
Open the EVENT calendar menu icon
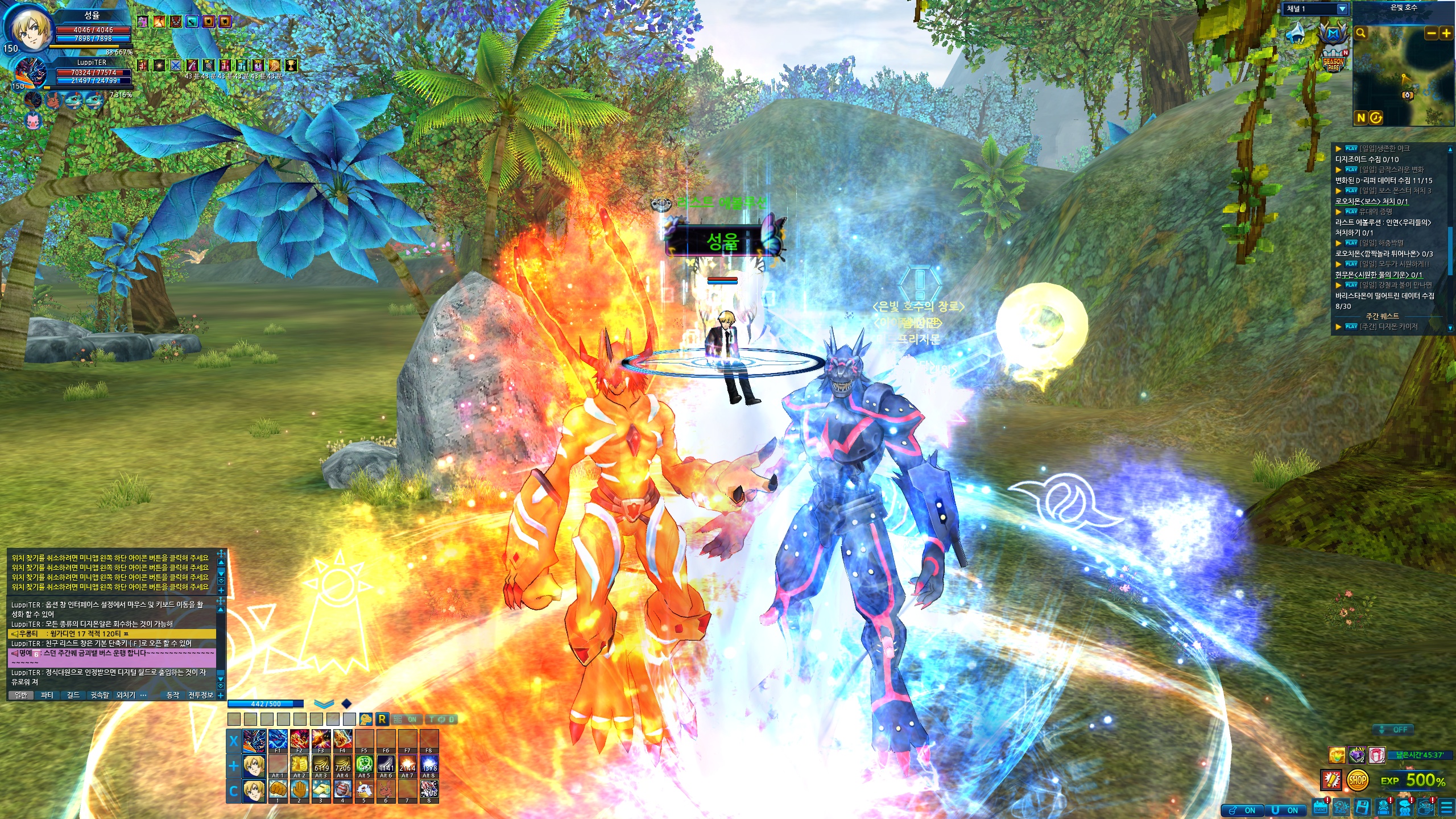(x=1319, y=807)
